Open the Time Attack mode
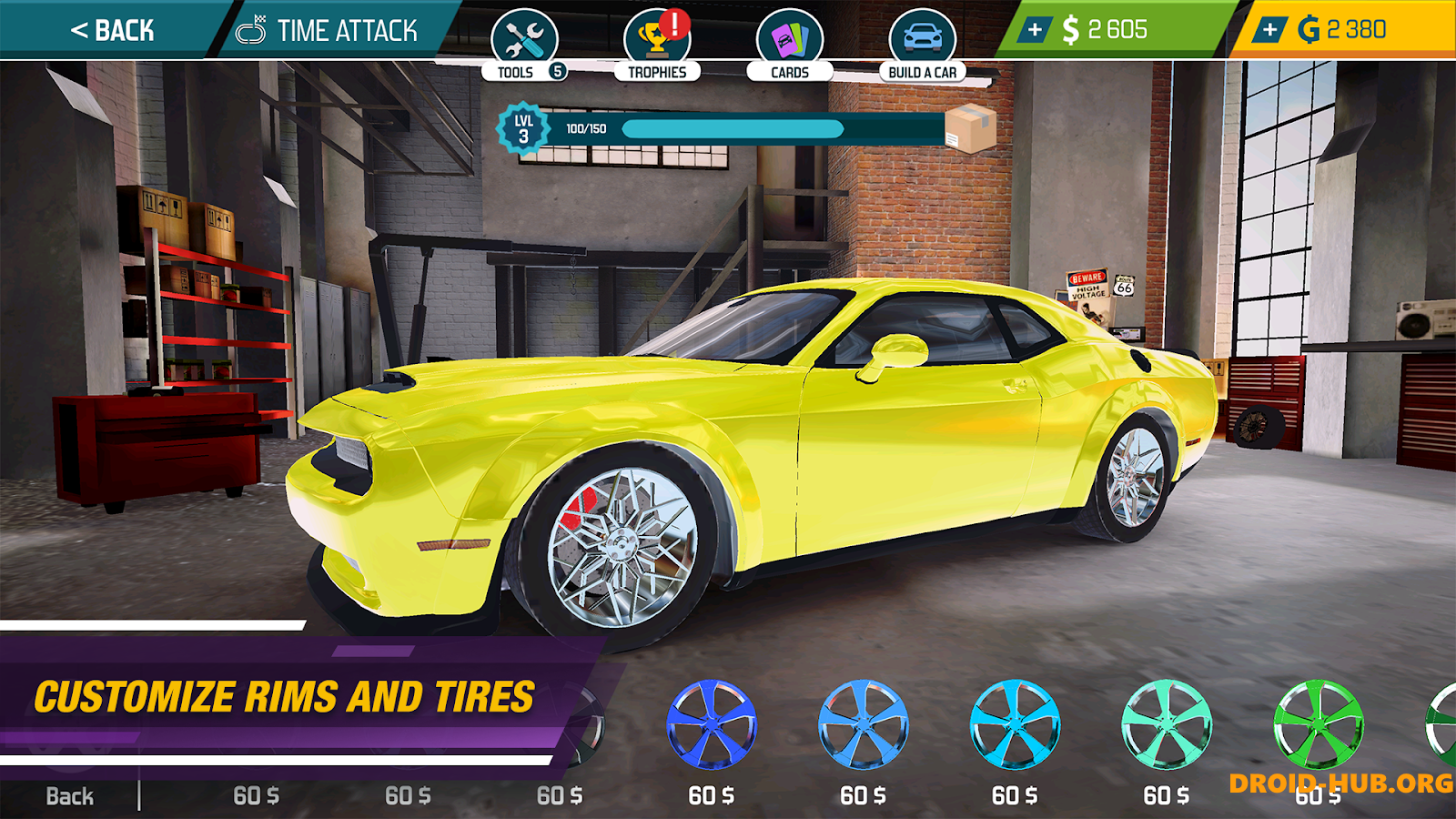1456x819 pixels. (x=323, y=29)
